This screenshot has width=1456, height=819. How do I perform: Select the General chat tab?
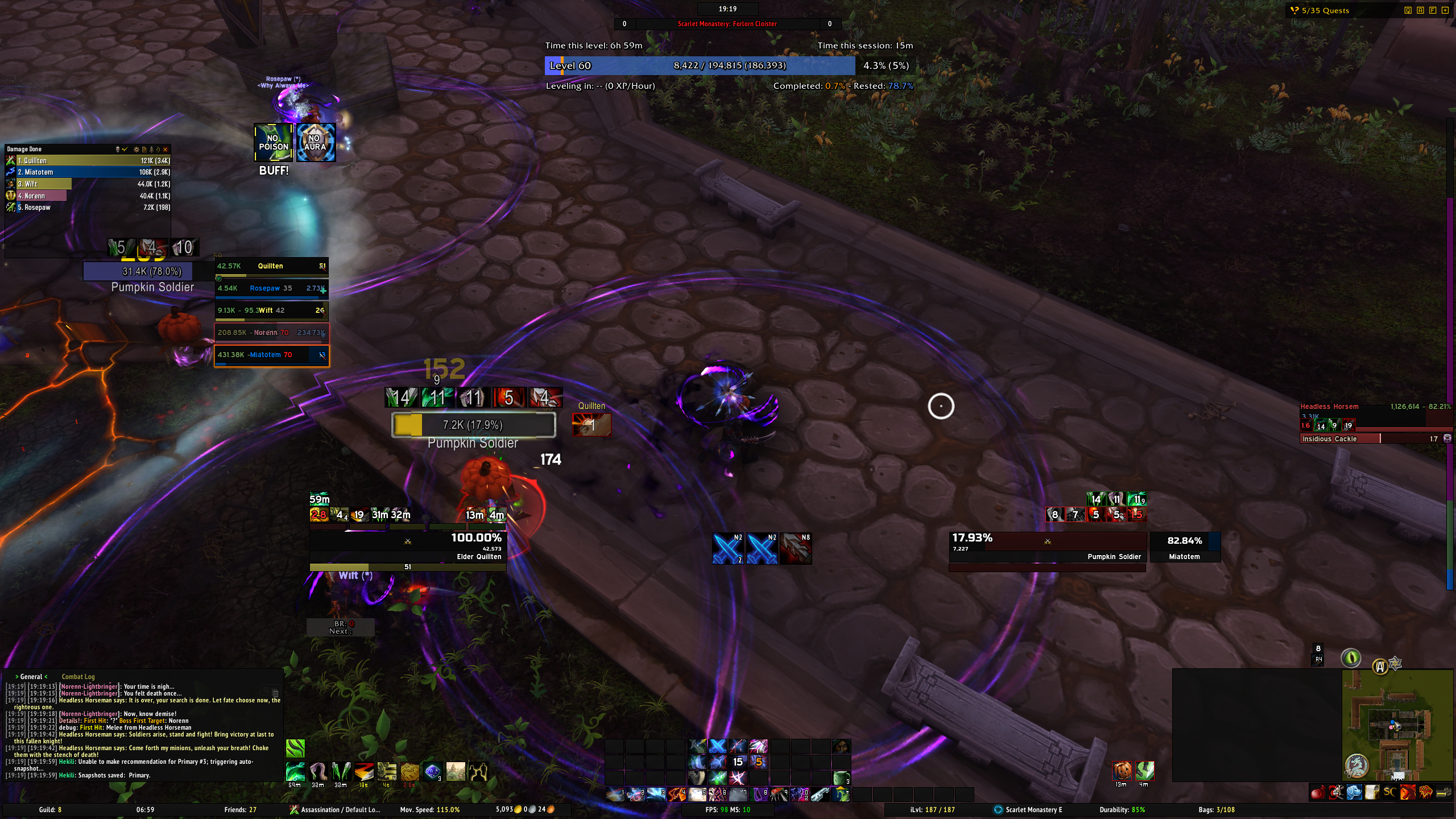click(x=31, y=677)
